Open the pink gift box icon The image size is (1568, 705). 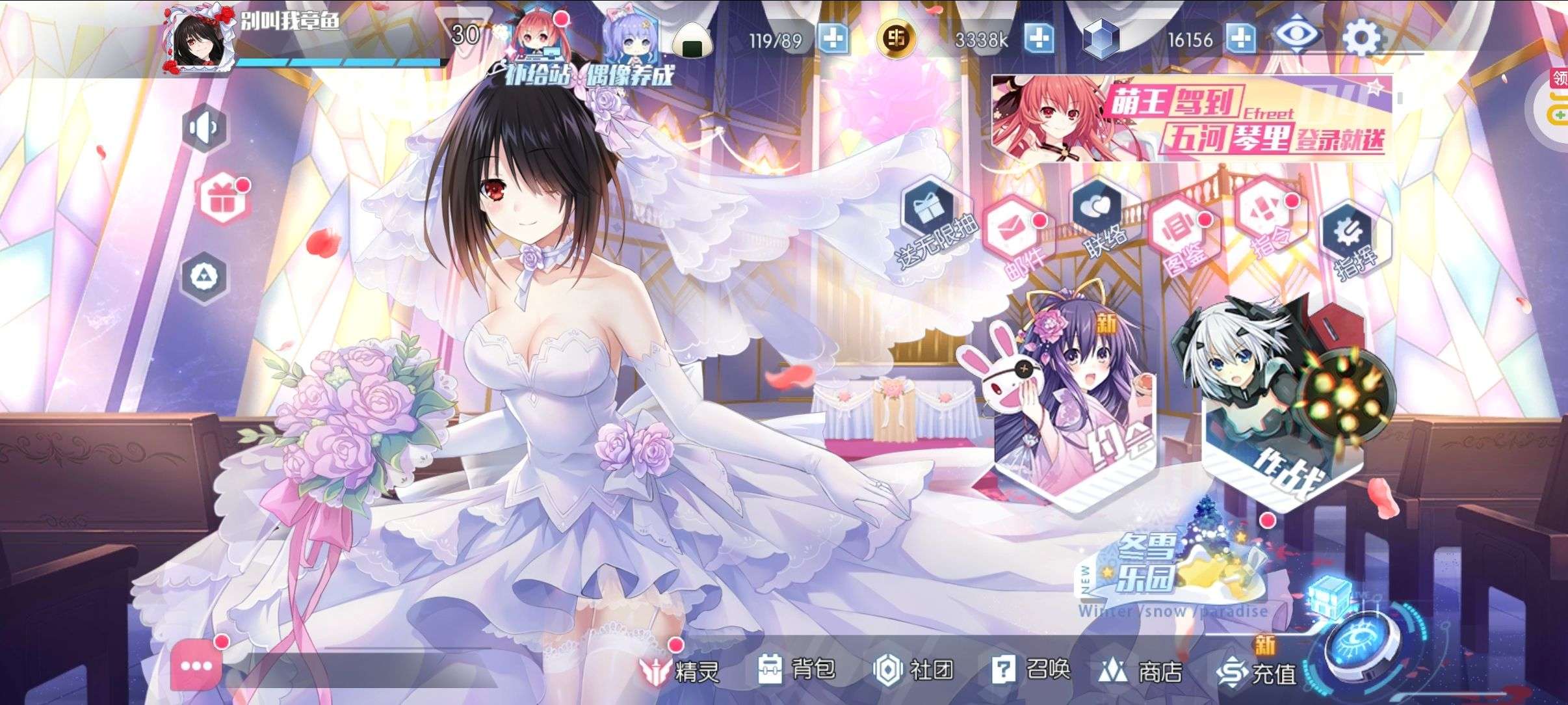click(222, 198)
